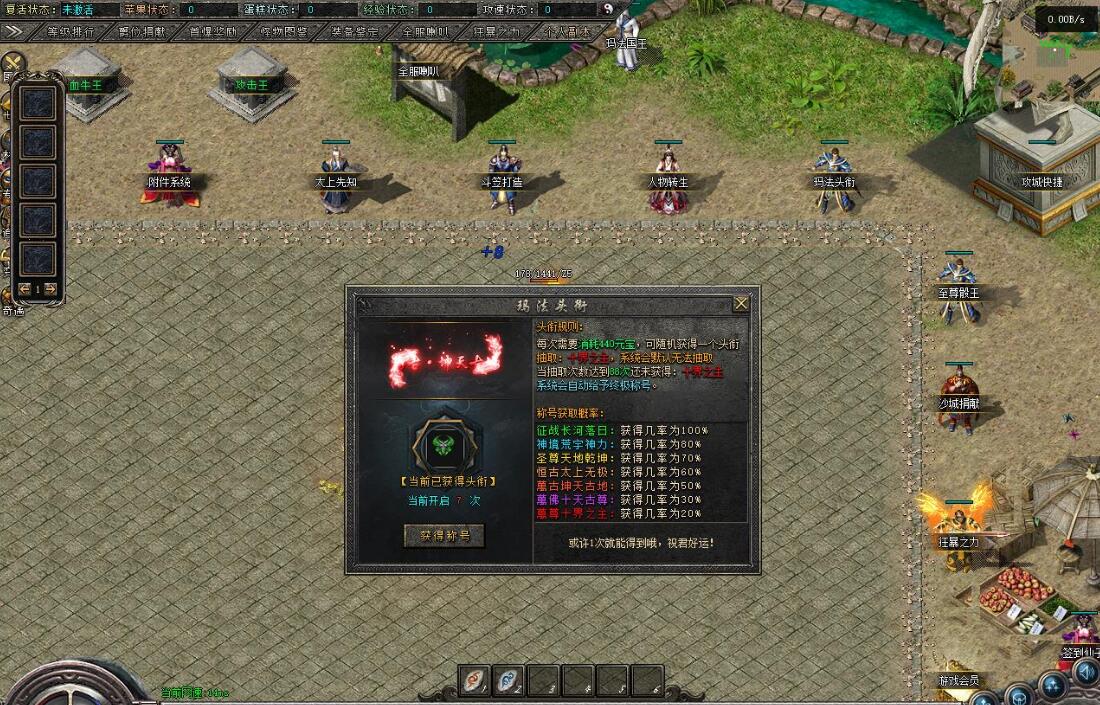
Task: Select the second skill slot in hotbar
Action: coord(510,680)
